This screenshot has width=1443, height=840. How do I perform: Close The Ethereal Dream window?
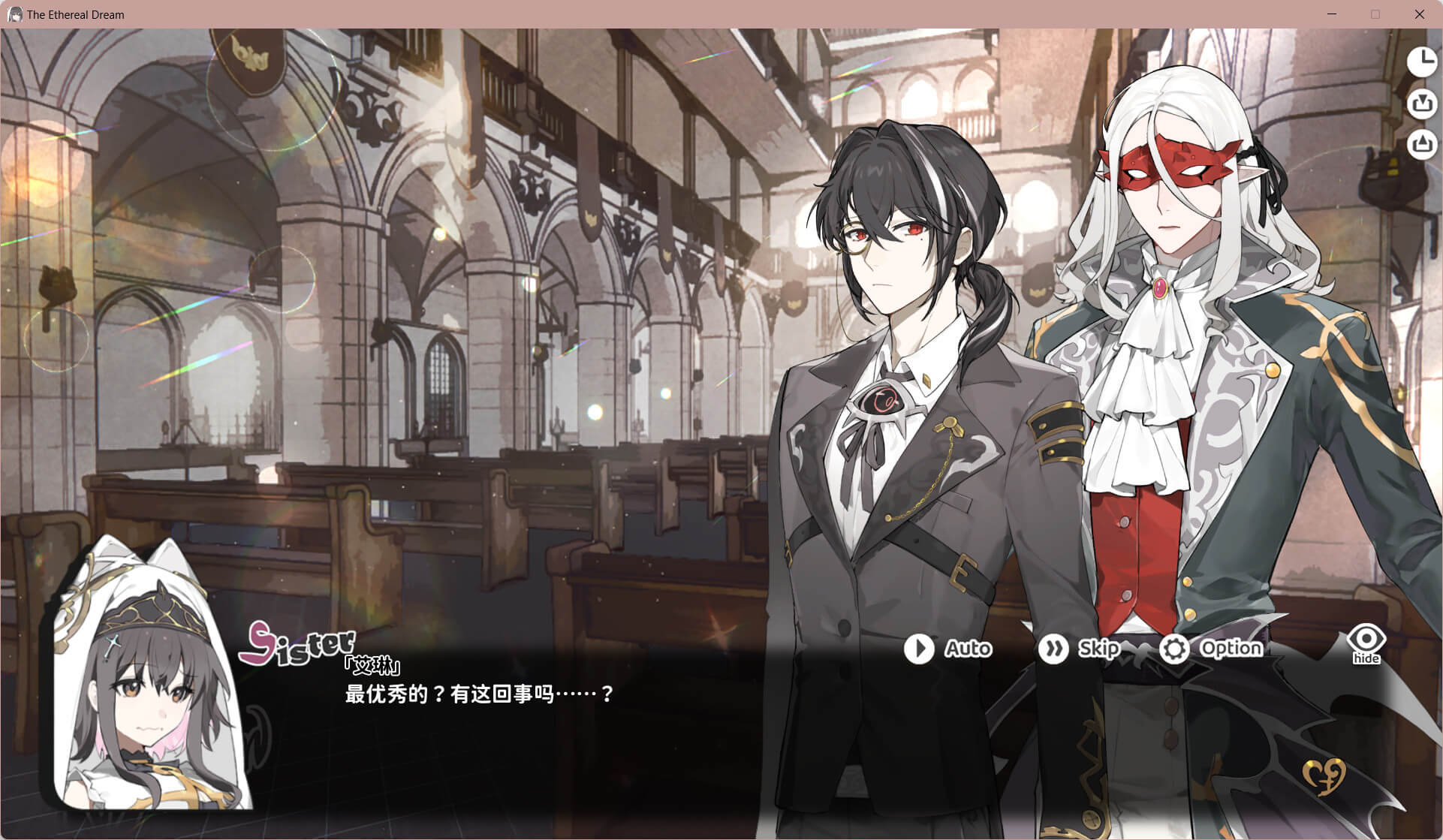[x=1419, y=14]
